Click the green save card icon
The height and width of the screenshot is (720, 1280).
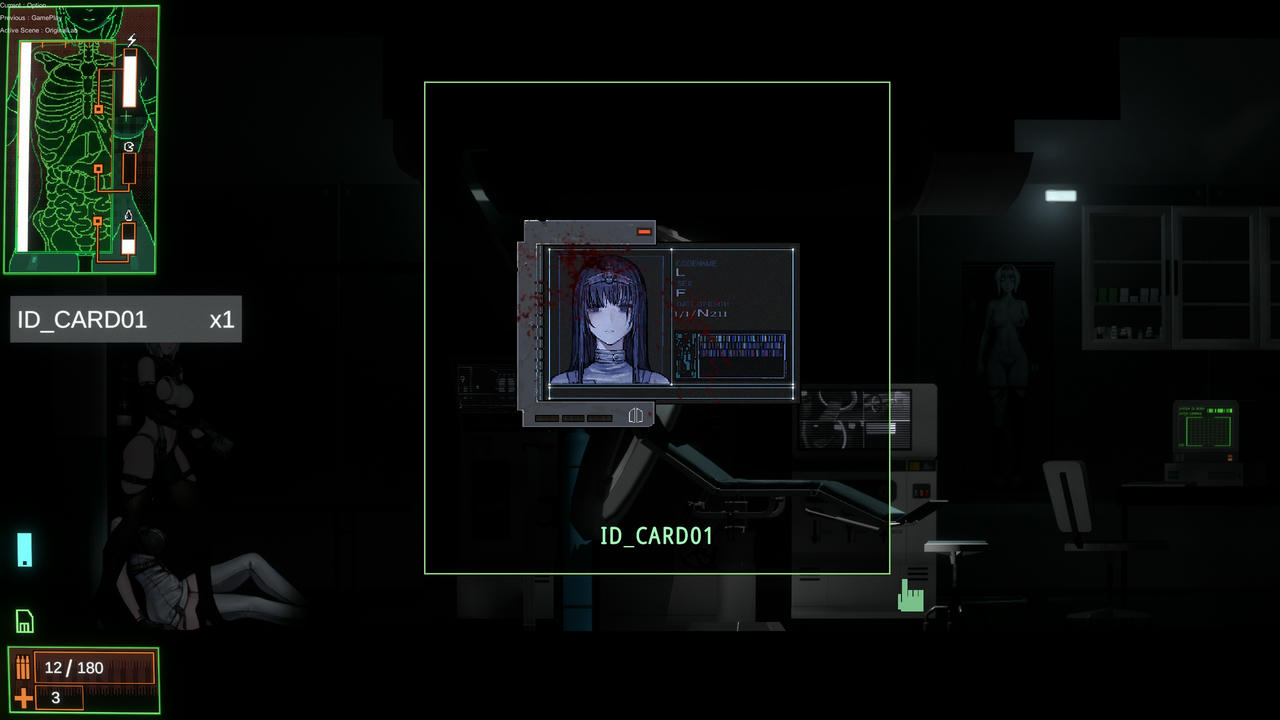click(24, 621)
